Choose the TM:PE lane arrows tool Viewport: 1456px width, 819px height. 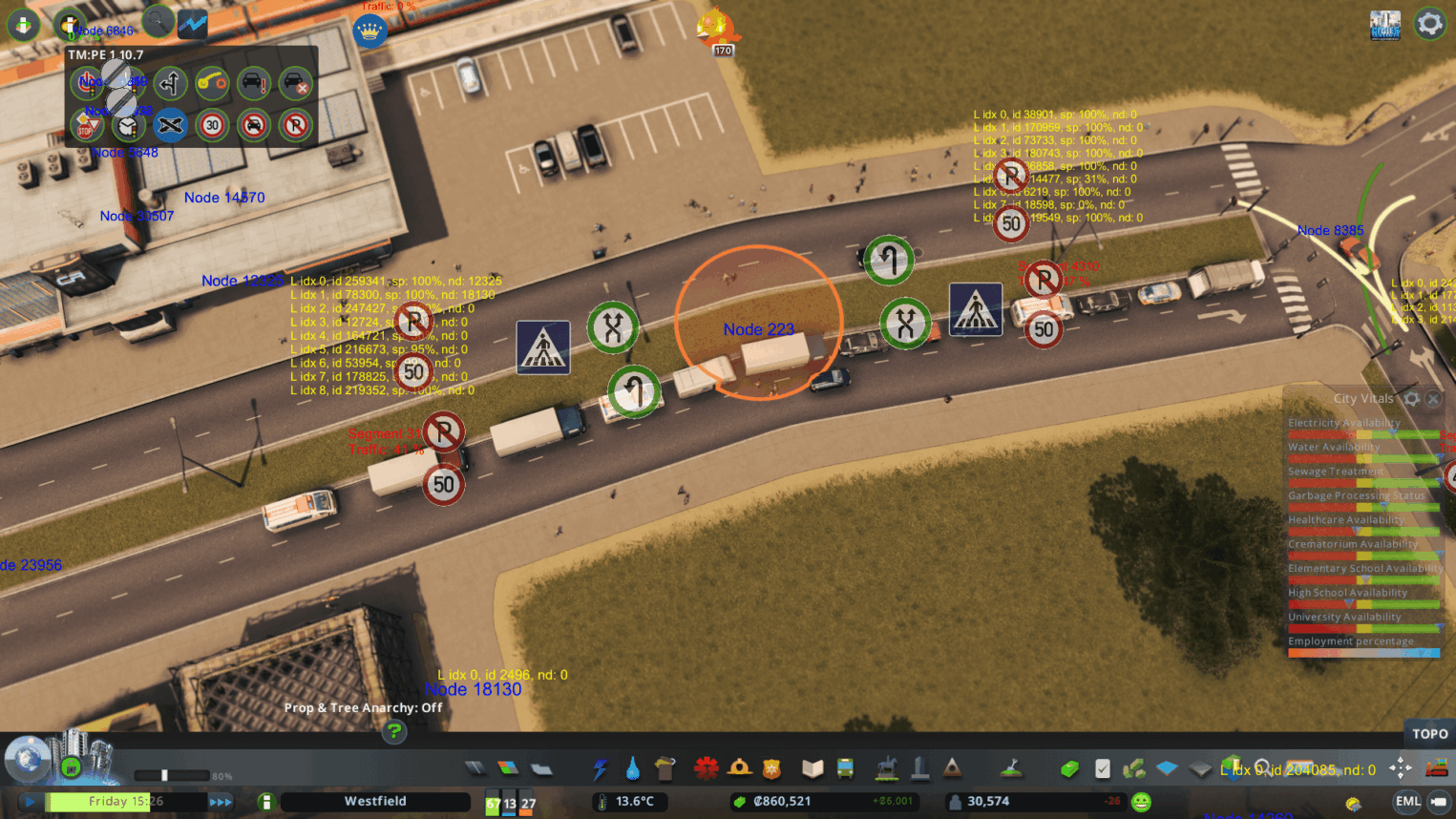[170, 84]
